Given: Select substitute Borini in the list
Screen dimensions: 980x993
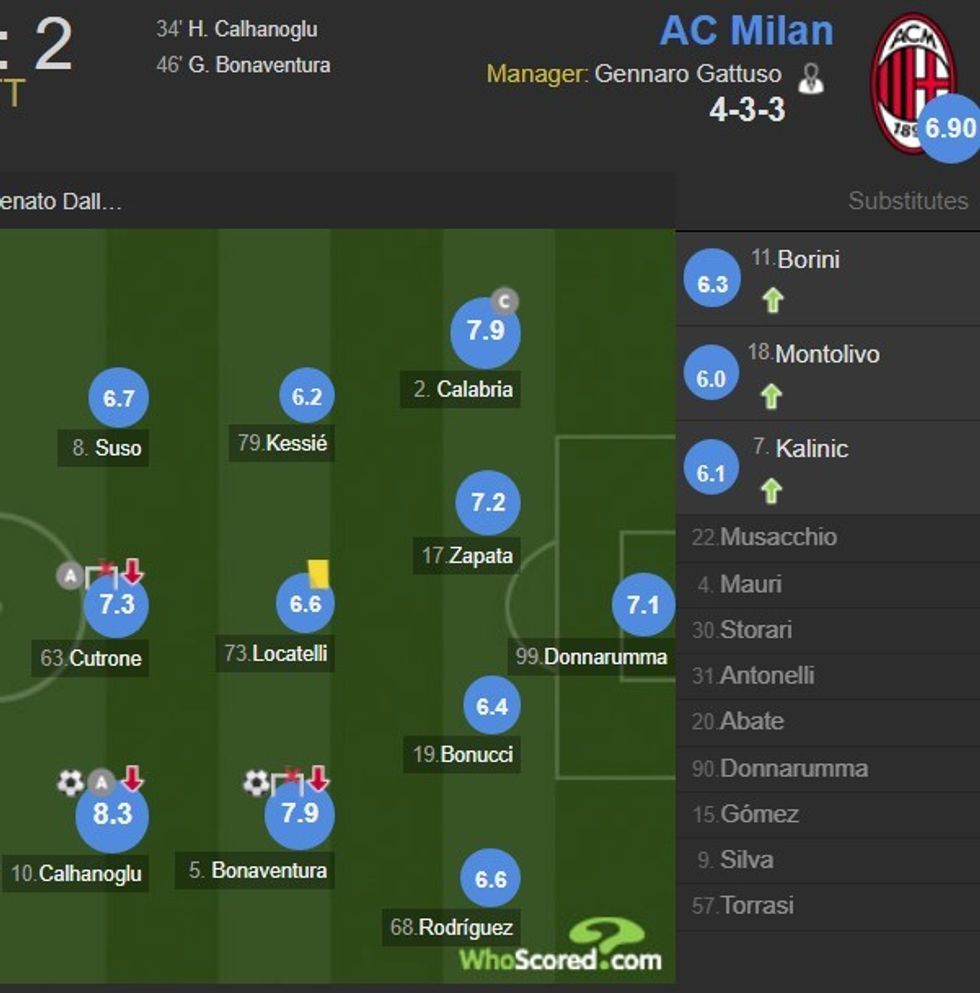Looking at the screenshot, I should coord(809,259).
